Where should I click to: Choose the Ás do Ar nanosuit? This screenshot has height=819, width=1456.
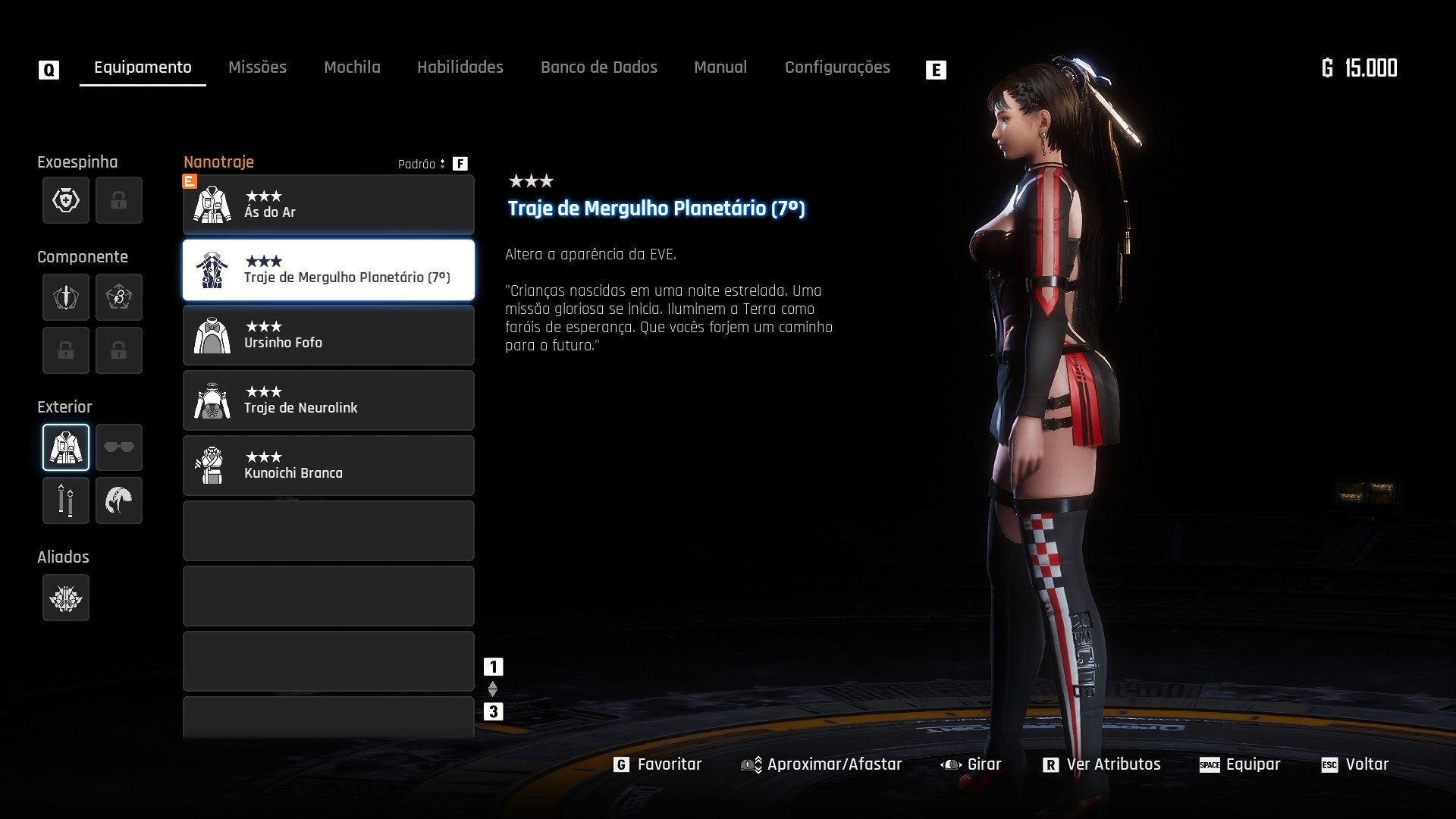[x=328, y=205]
